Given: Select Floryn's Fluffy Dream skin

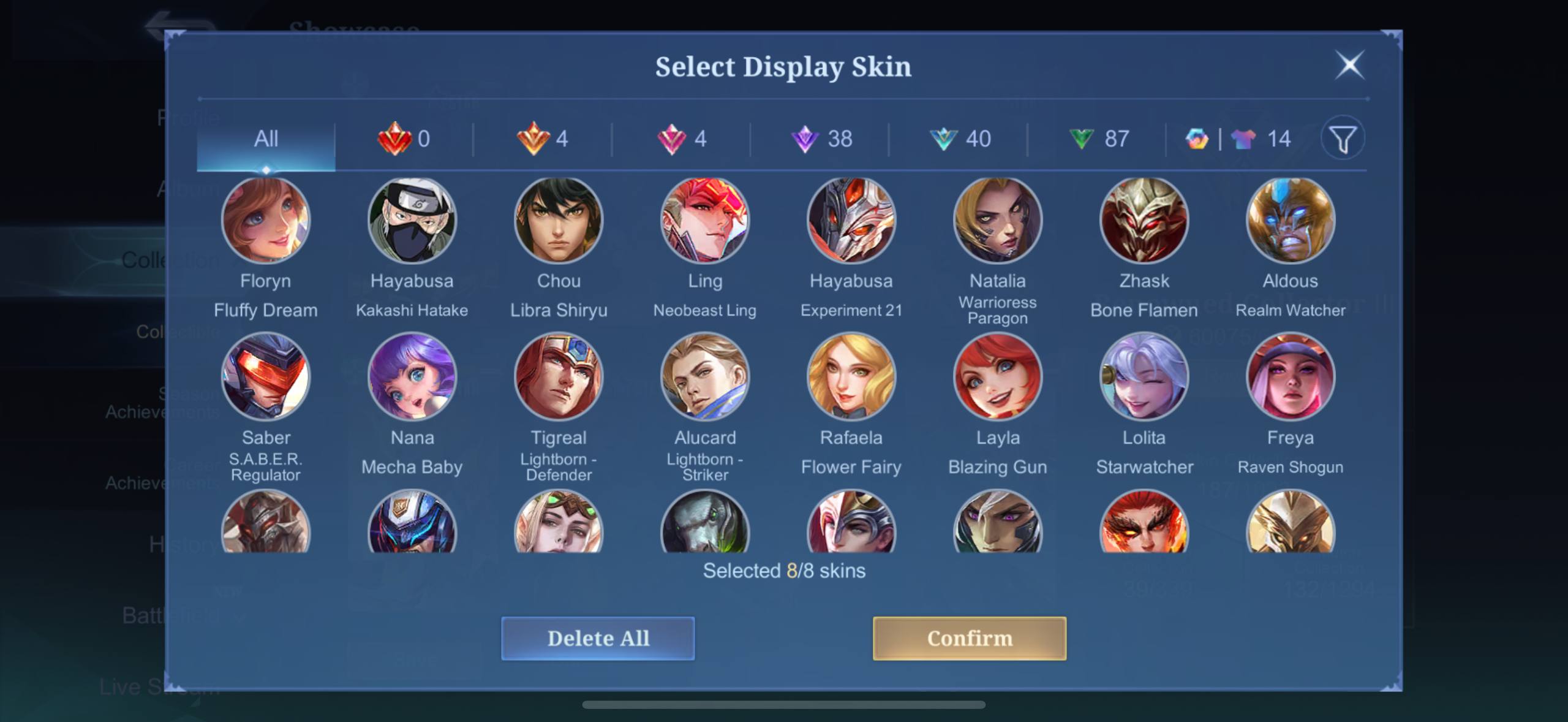Looking at the screenshot, I should (x=266, y=220).
